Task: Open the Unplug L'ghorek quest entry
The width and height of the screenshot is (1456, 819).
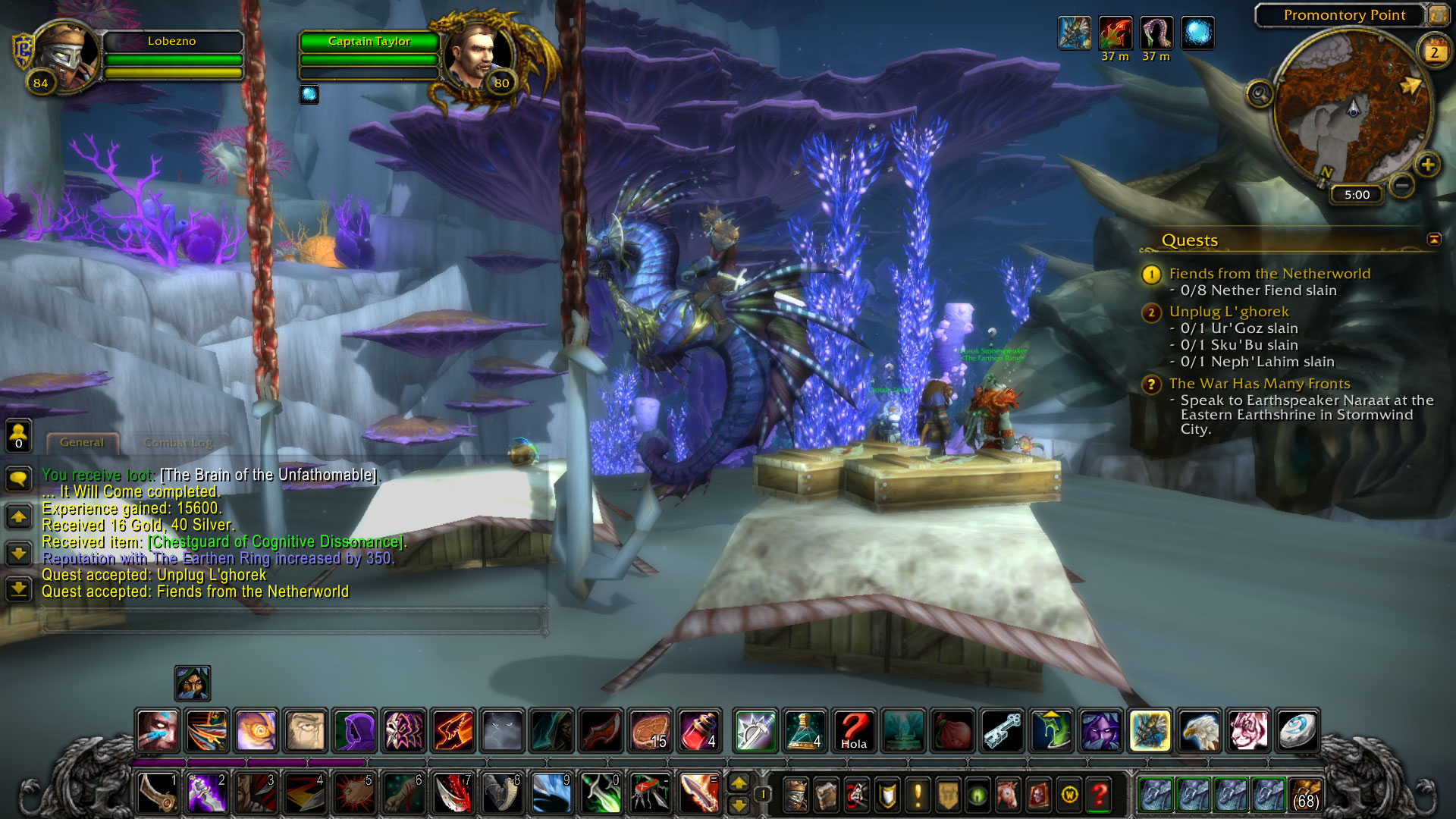Action: click(1228, 312)
